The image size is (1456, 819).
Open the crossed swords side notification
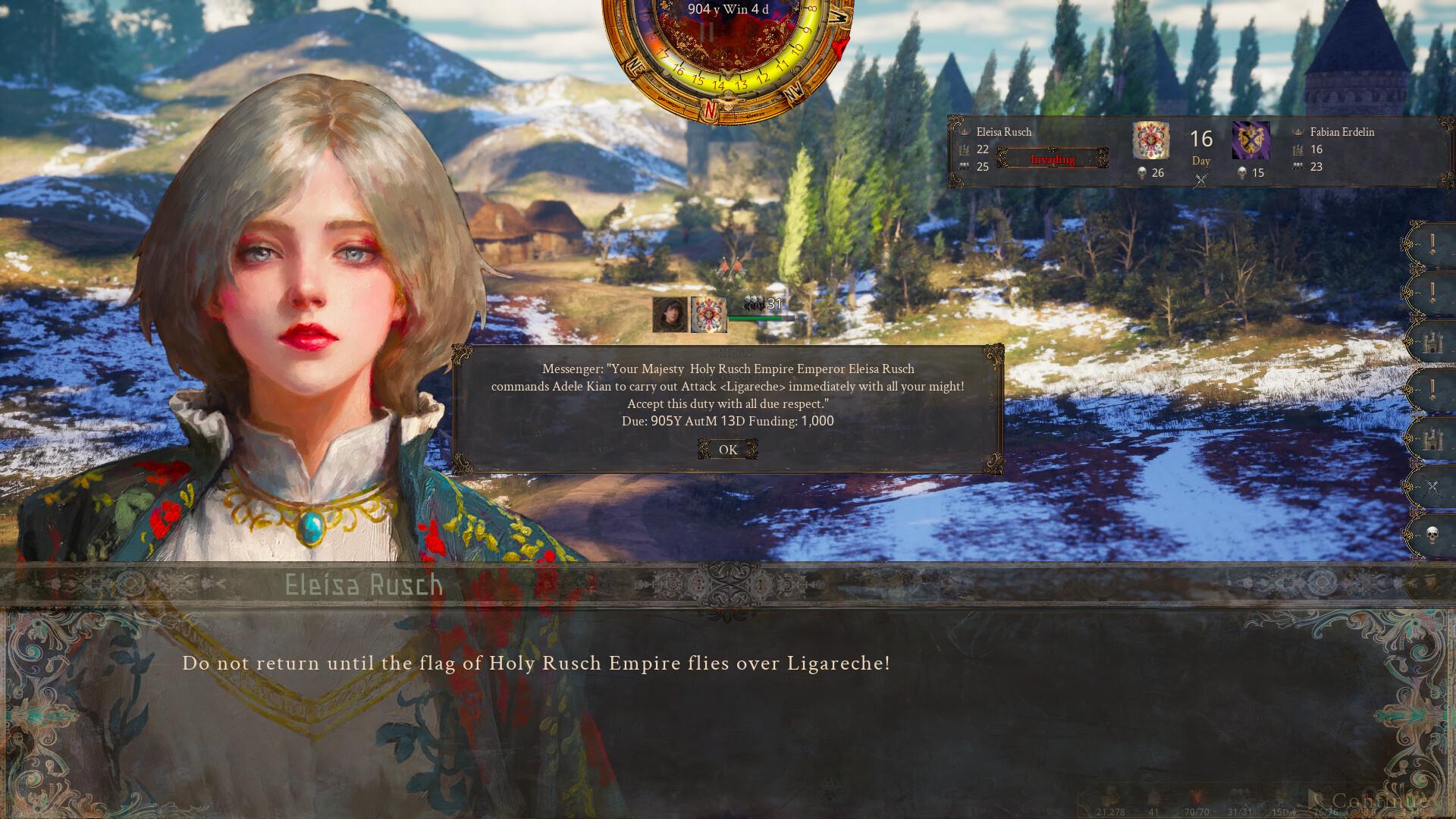pos(1432,487)
